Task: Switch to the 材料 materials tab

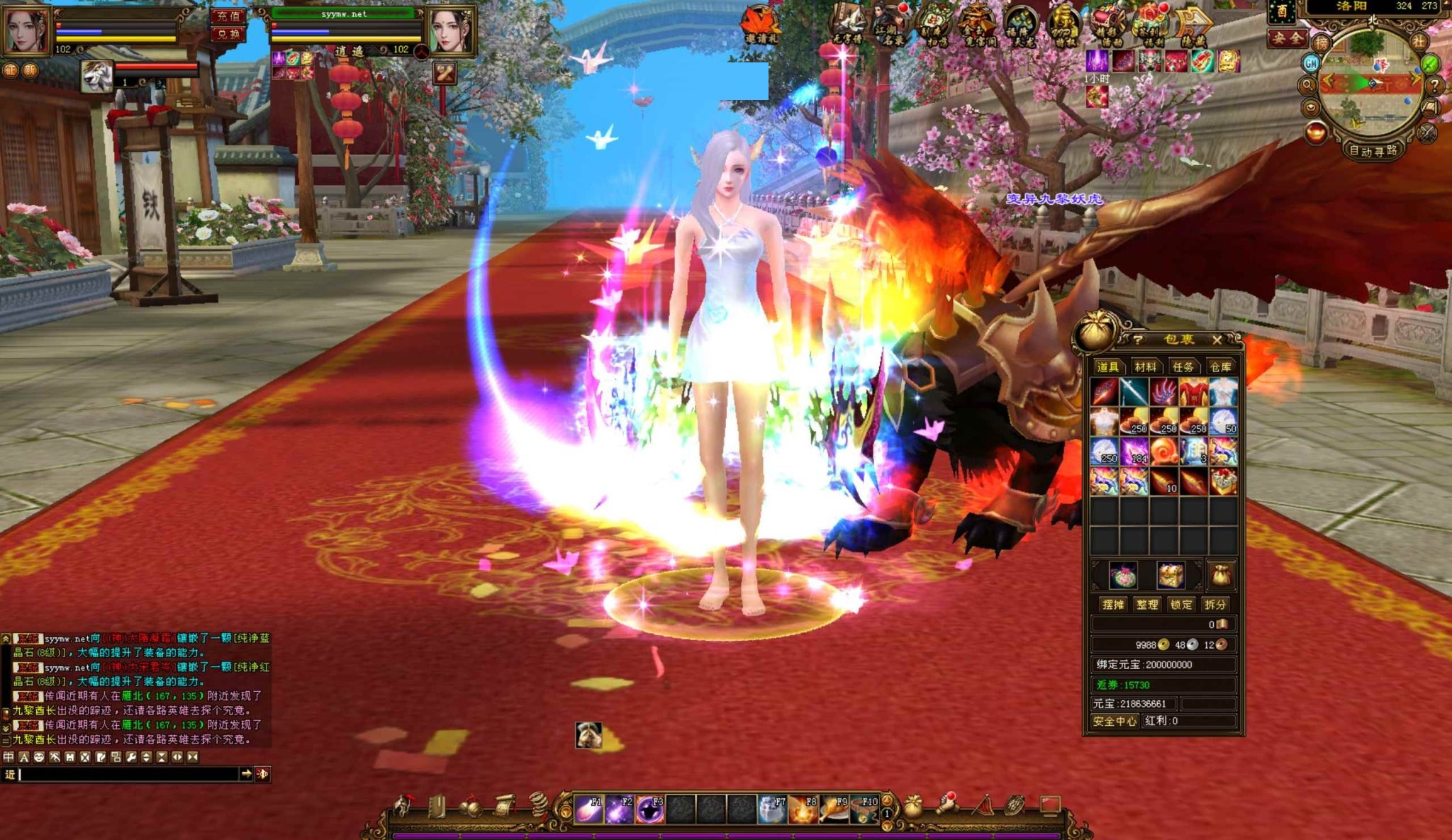Action: [x=1145, y=366]
